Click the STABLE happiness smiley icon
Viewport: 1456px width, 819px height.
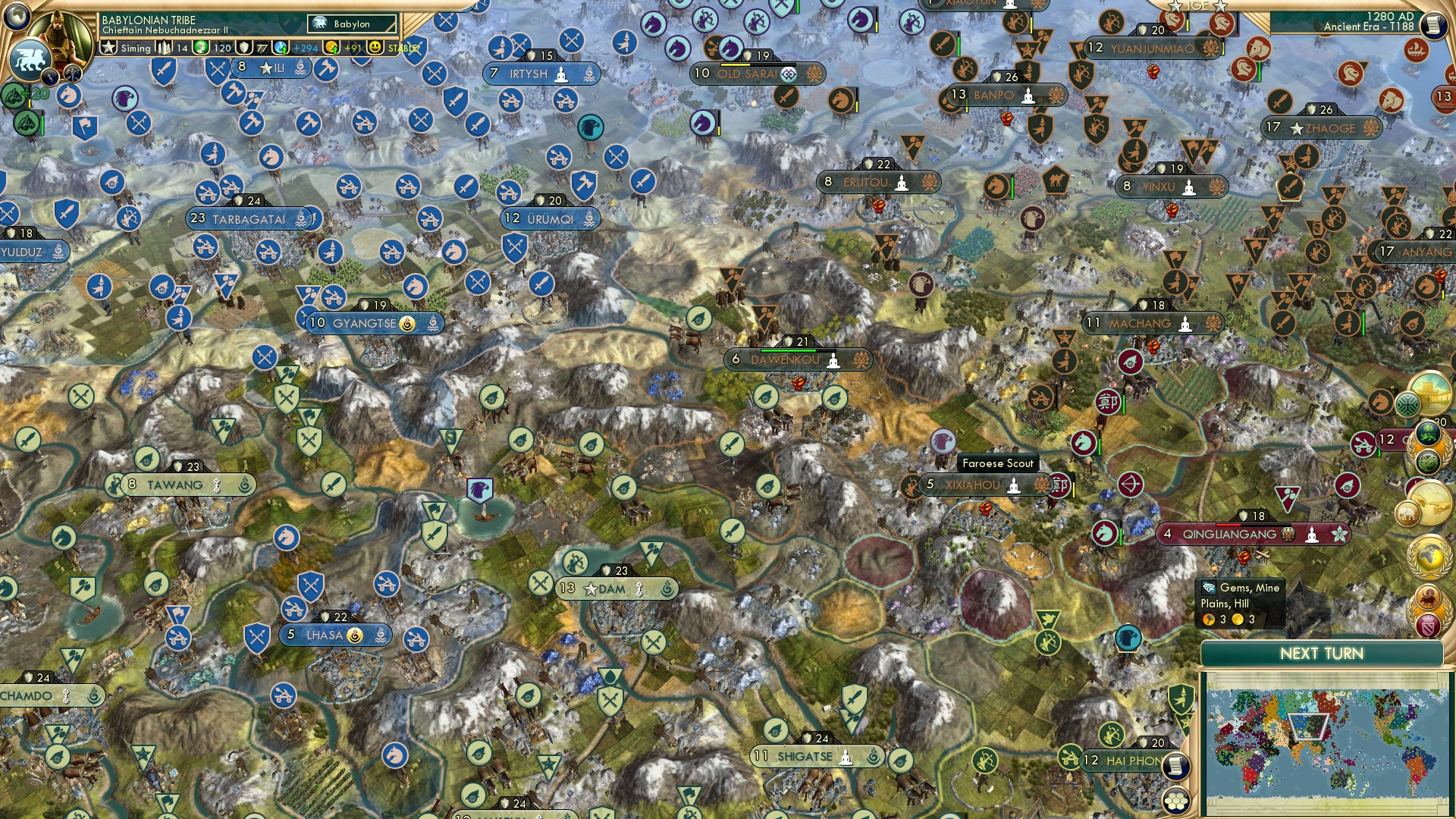[x=374, y=47]
